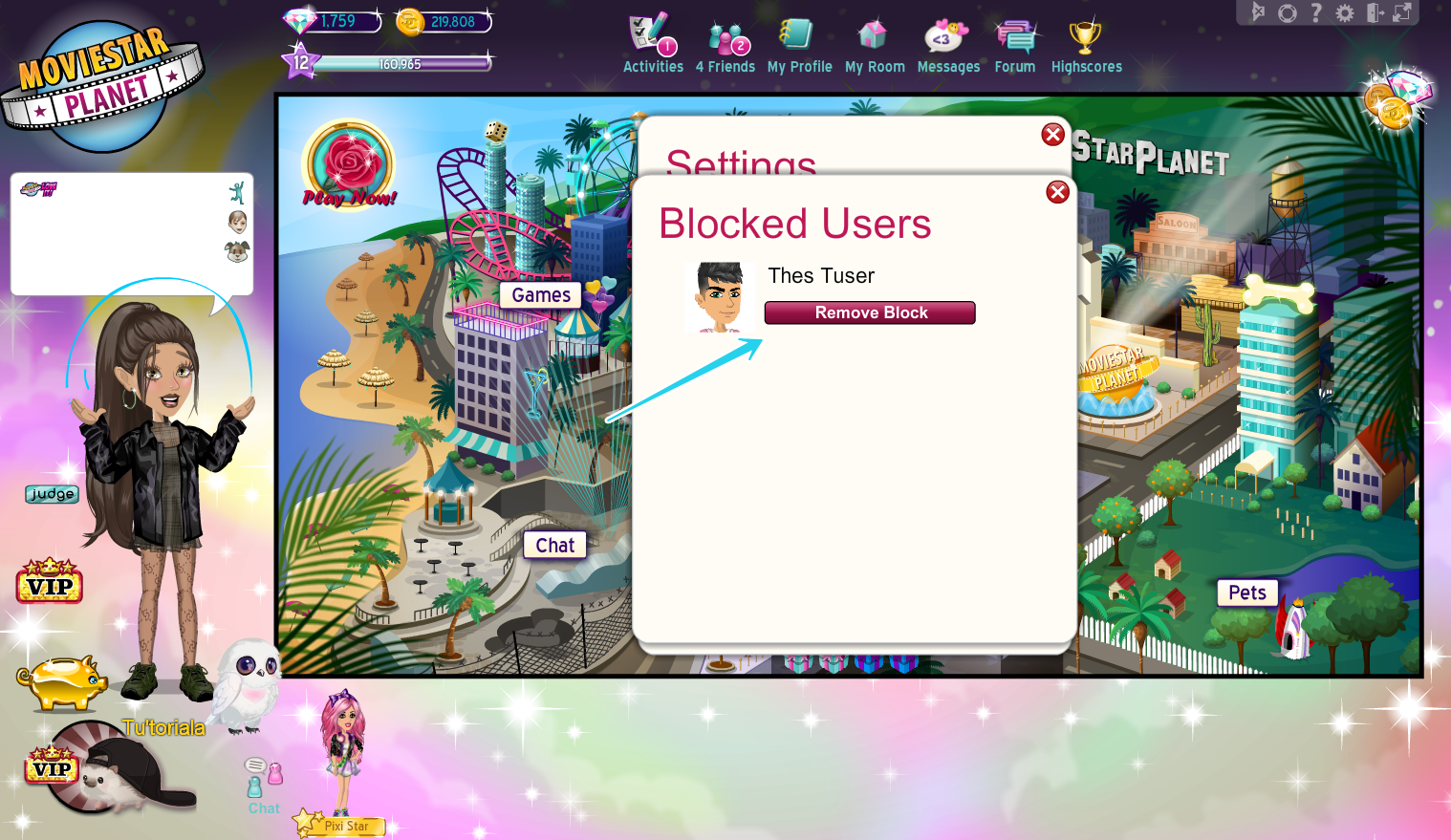The image size is (1451, 840).
Task: Toggle fullscreen mode
Action: [x=1401, y=12]
